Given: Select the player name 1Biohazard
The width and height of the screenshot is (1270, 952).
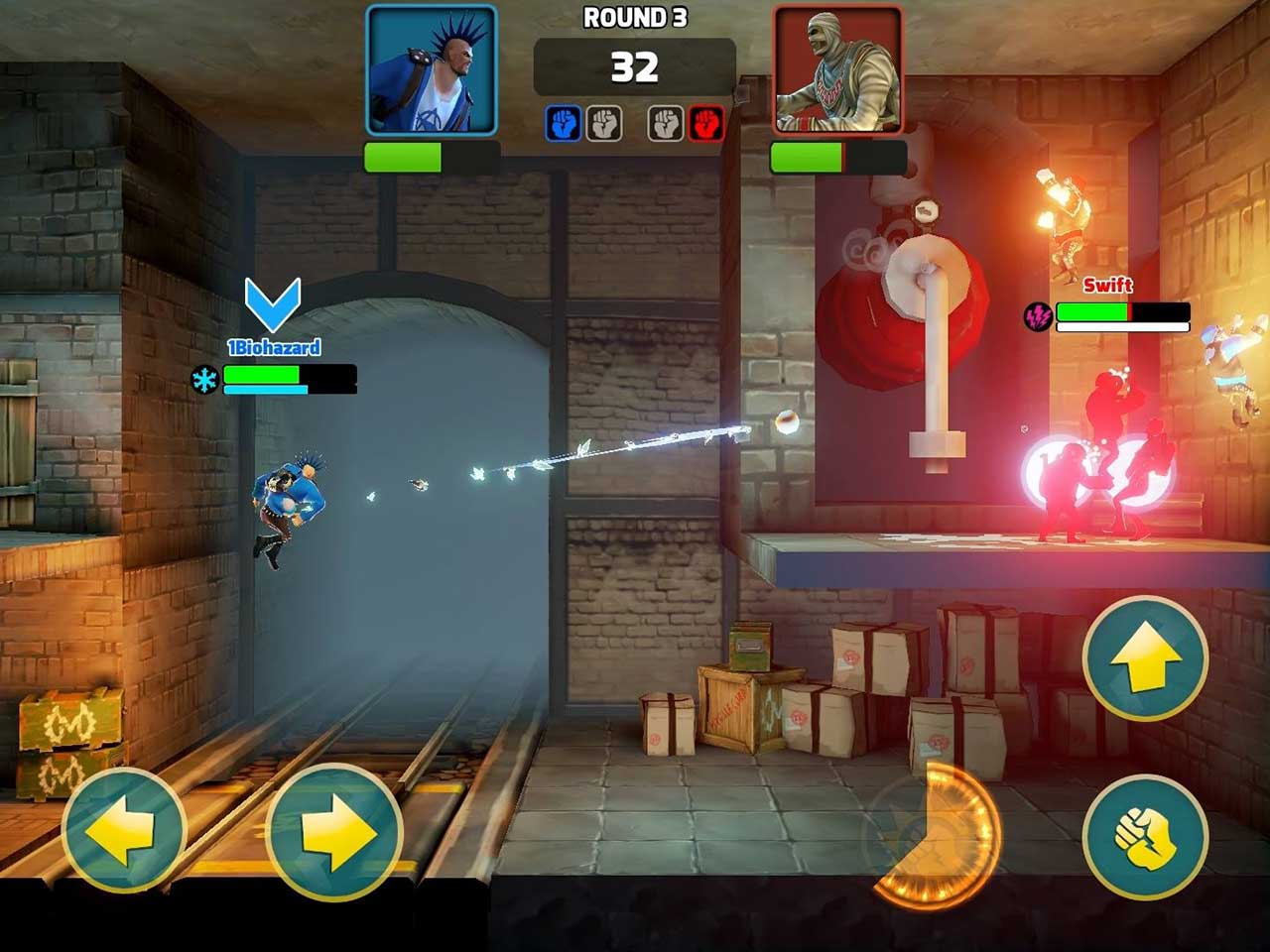Looking at the screenshot, I should point(274,347).
